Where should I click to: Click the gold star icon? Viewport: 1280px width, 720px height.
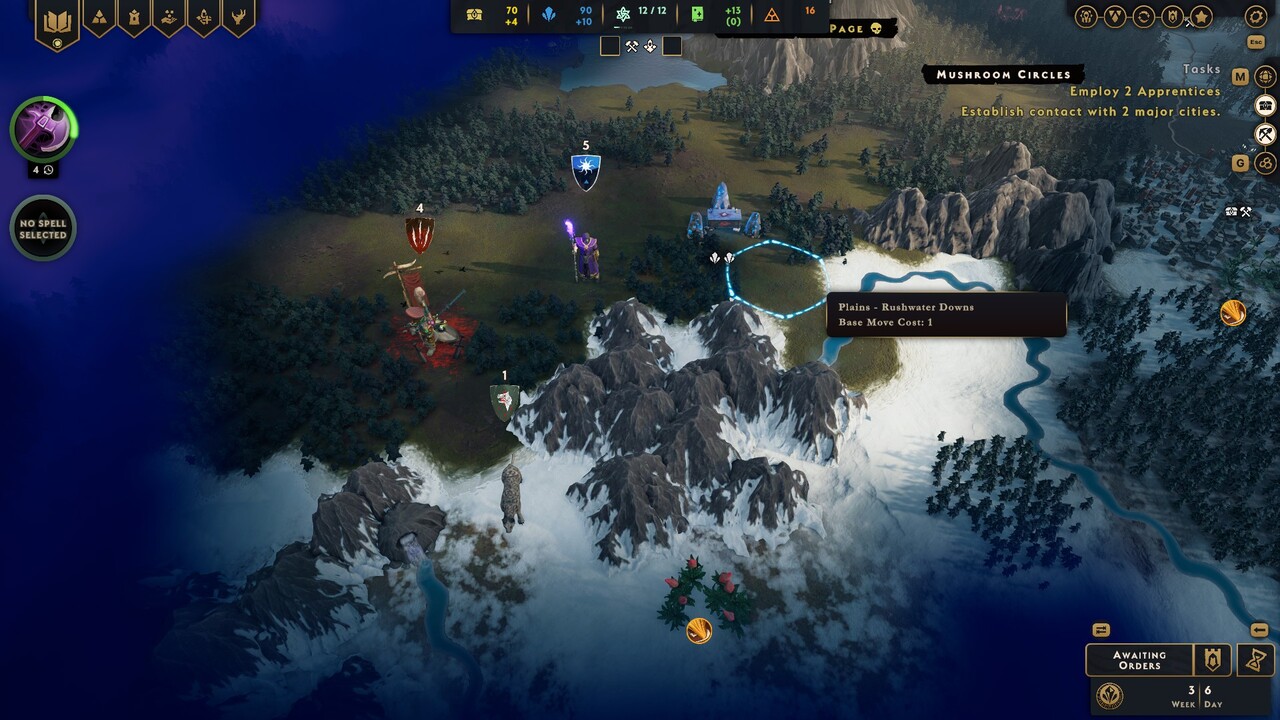pyautogui.click(x=1201, y=16)
